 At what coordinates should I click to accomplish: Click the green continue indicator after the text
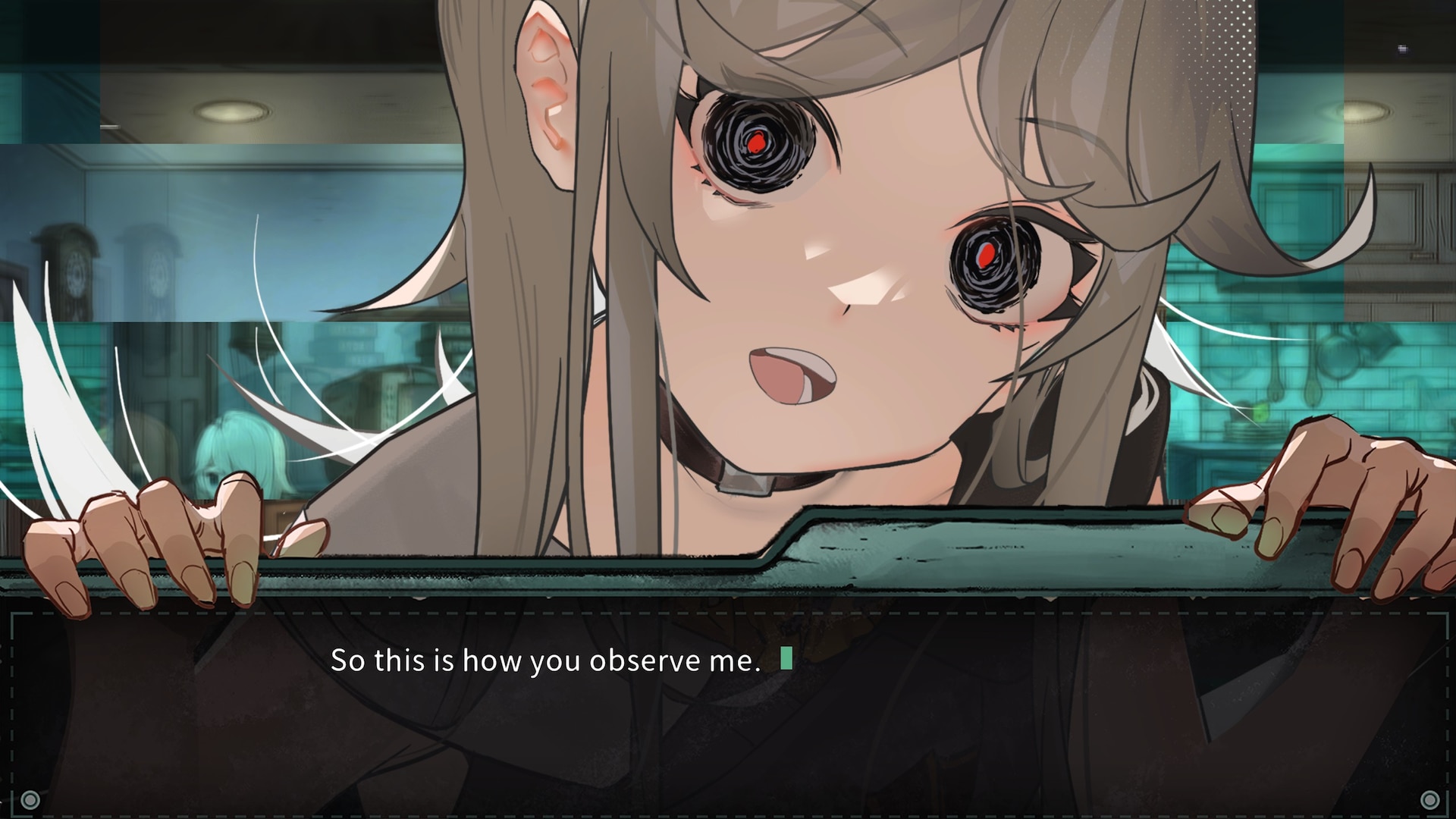pos(786,658)
